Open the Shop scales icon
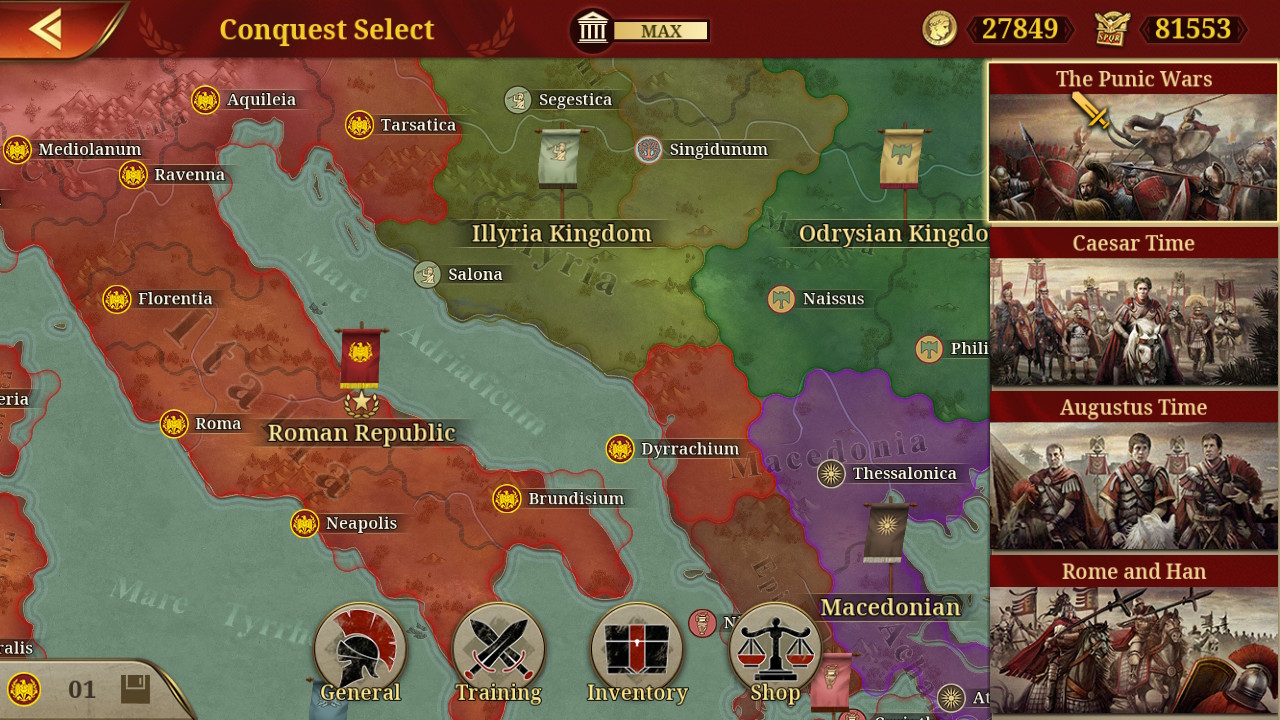This screenshot has height=720, width=1280. [776, 645]
